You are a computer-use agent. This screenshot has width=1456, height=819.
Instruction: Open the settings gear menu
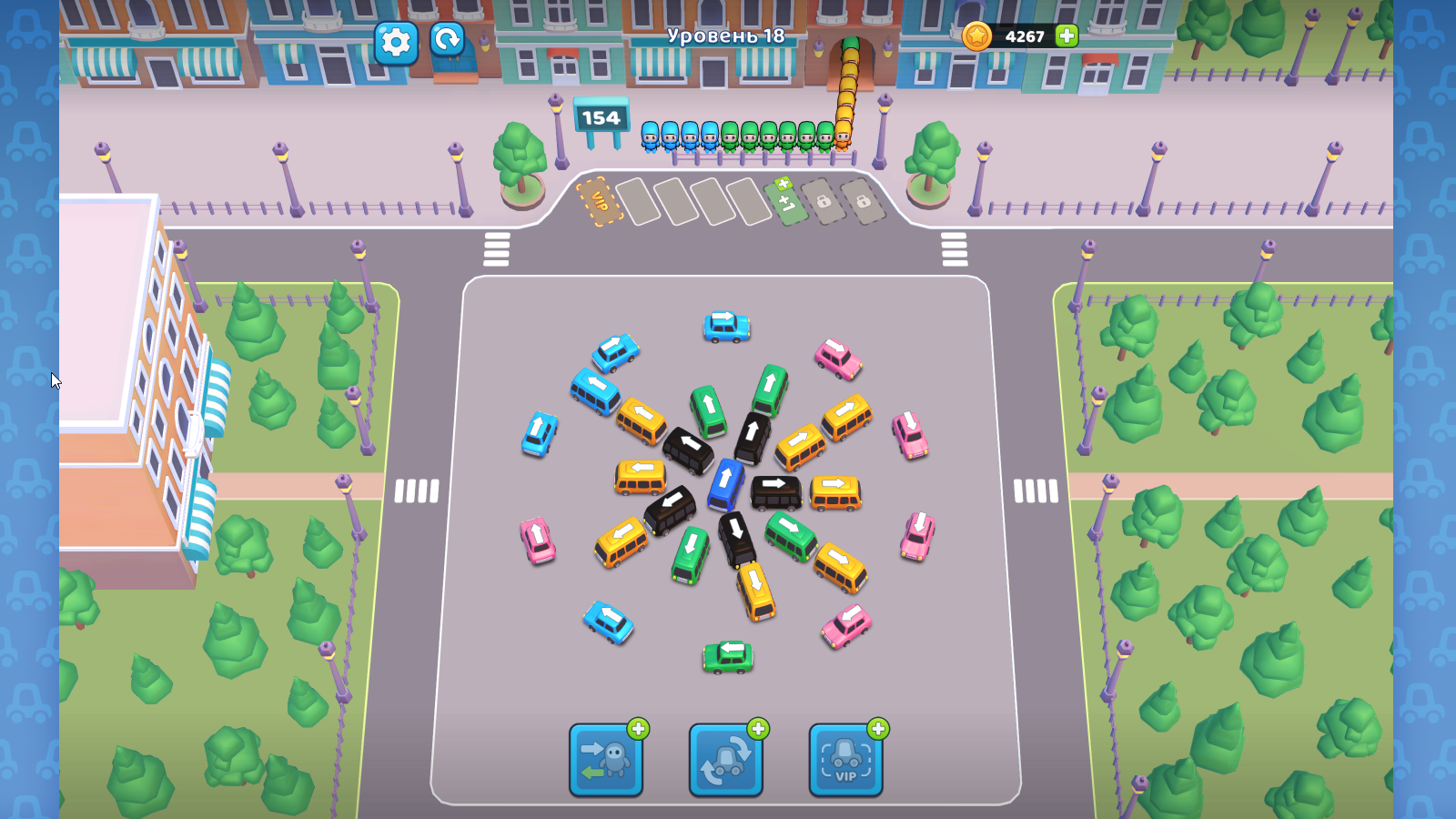click(x=397, y=43)
